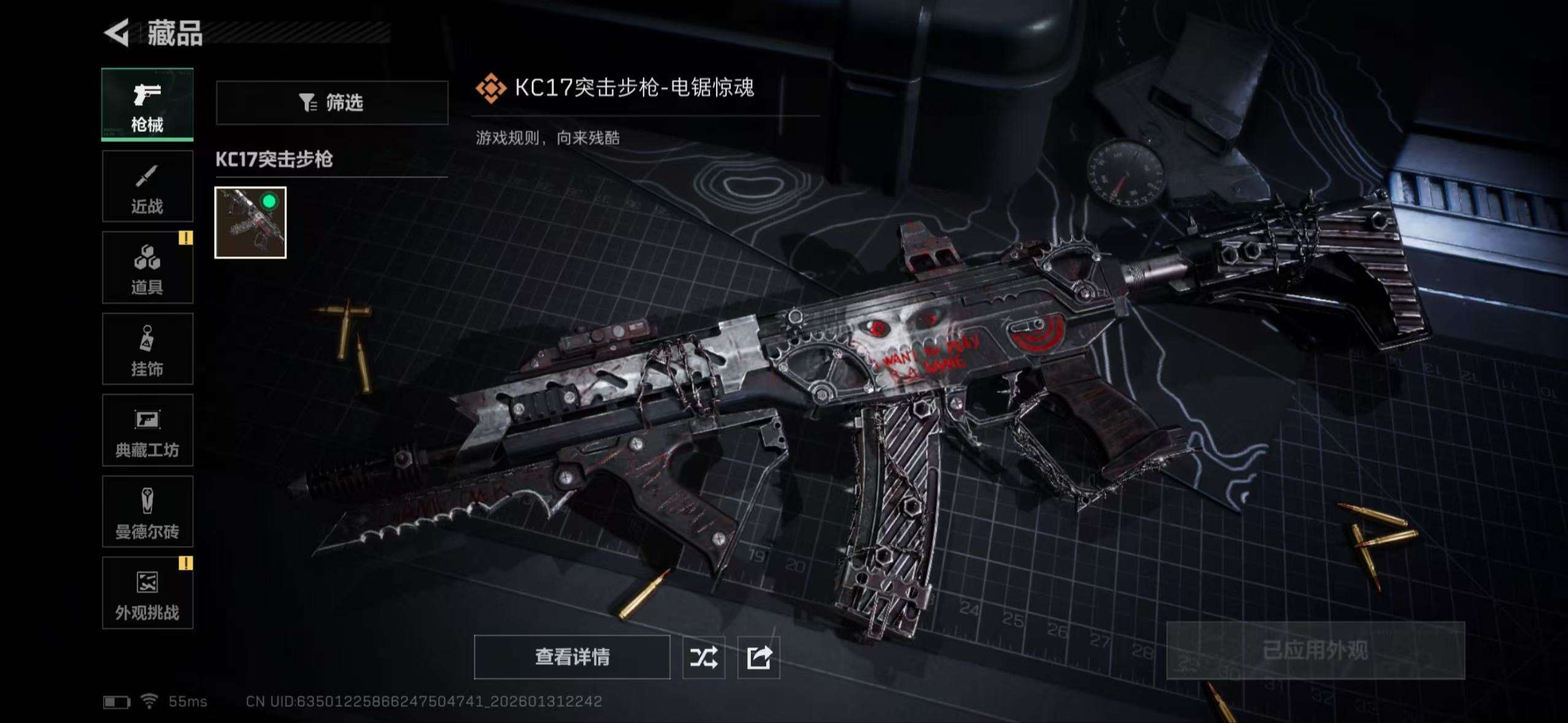Tap the 55ms ping indicator
This screenshot has height=723, width=1568.
pos(187,700)
